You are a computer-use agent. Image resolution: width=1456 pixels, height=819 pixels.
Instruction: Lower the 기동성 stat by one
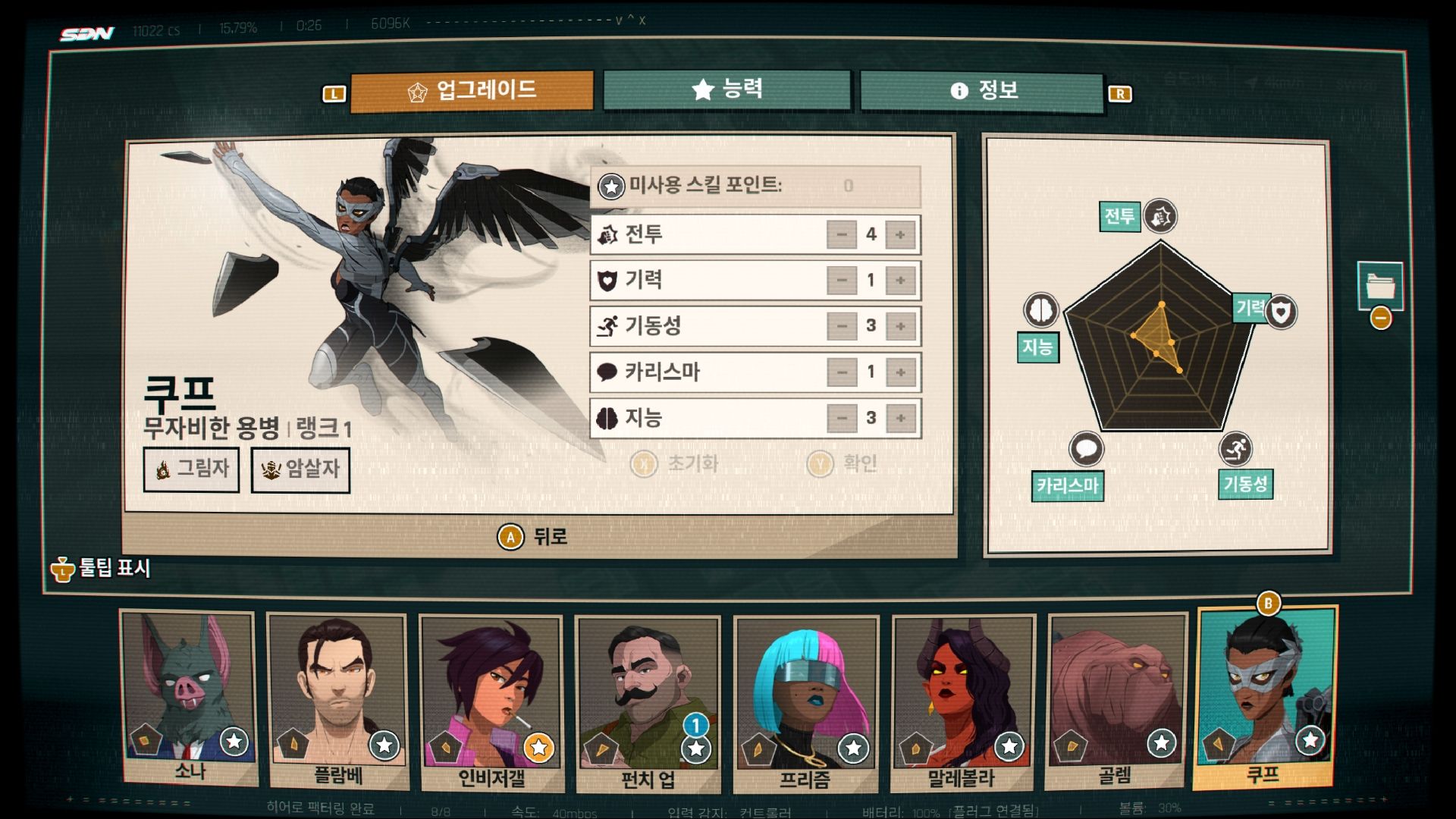coord(841,327)
